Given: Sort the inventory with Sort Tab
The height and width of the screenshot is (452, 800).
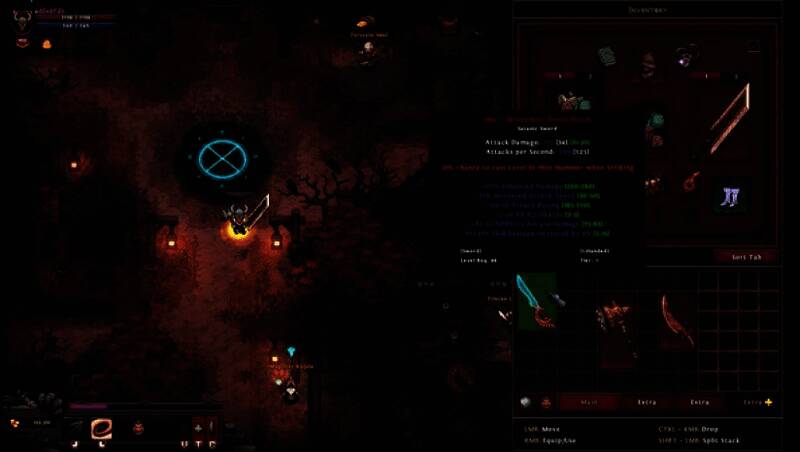Looking at the screenshot, I should pos(745,256).
